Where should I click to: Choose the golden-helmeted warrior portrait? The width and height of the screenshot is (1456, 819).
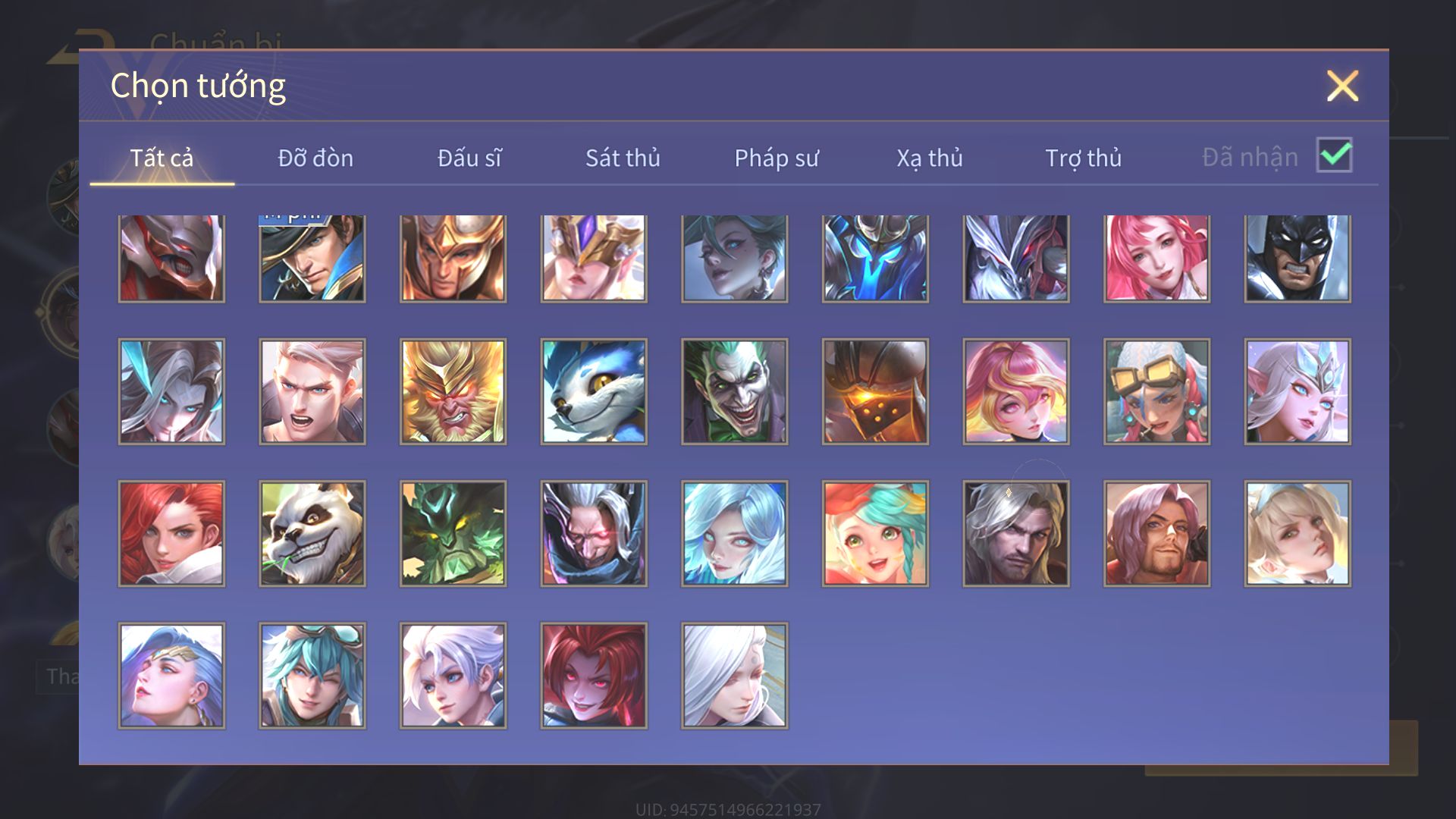tap(453, 258)
